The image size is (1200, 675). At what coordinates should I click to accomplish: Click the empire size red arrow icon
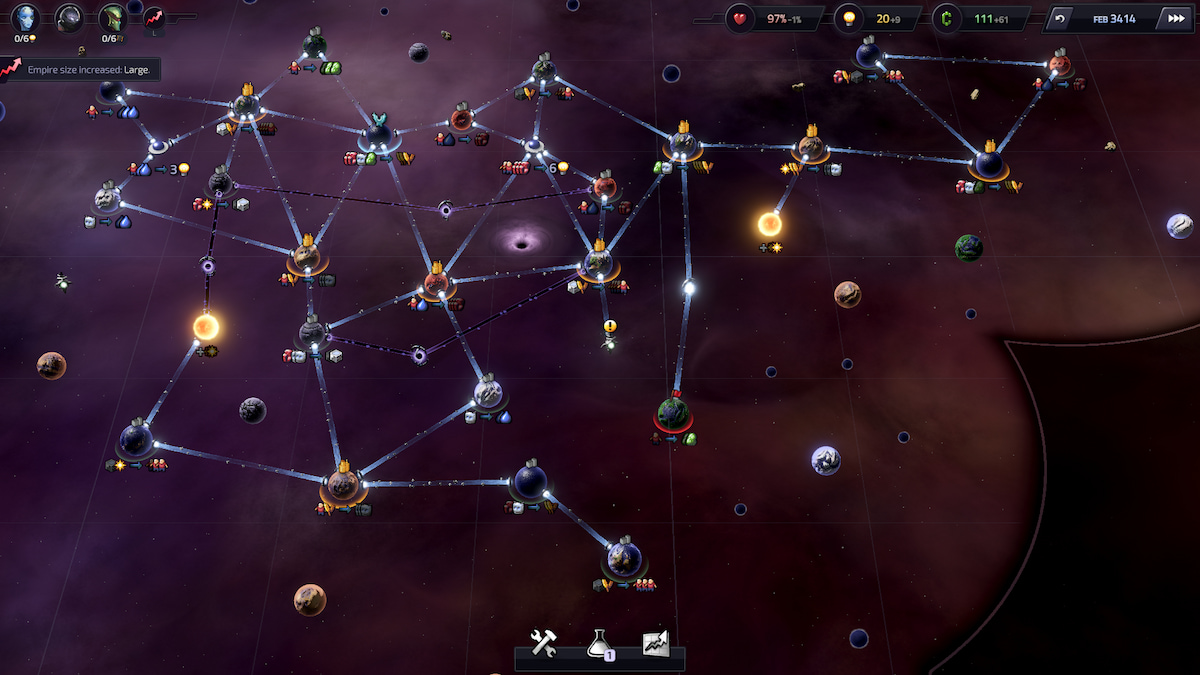coord(154,17)
